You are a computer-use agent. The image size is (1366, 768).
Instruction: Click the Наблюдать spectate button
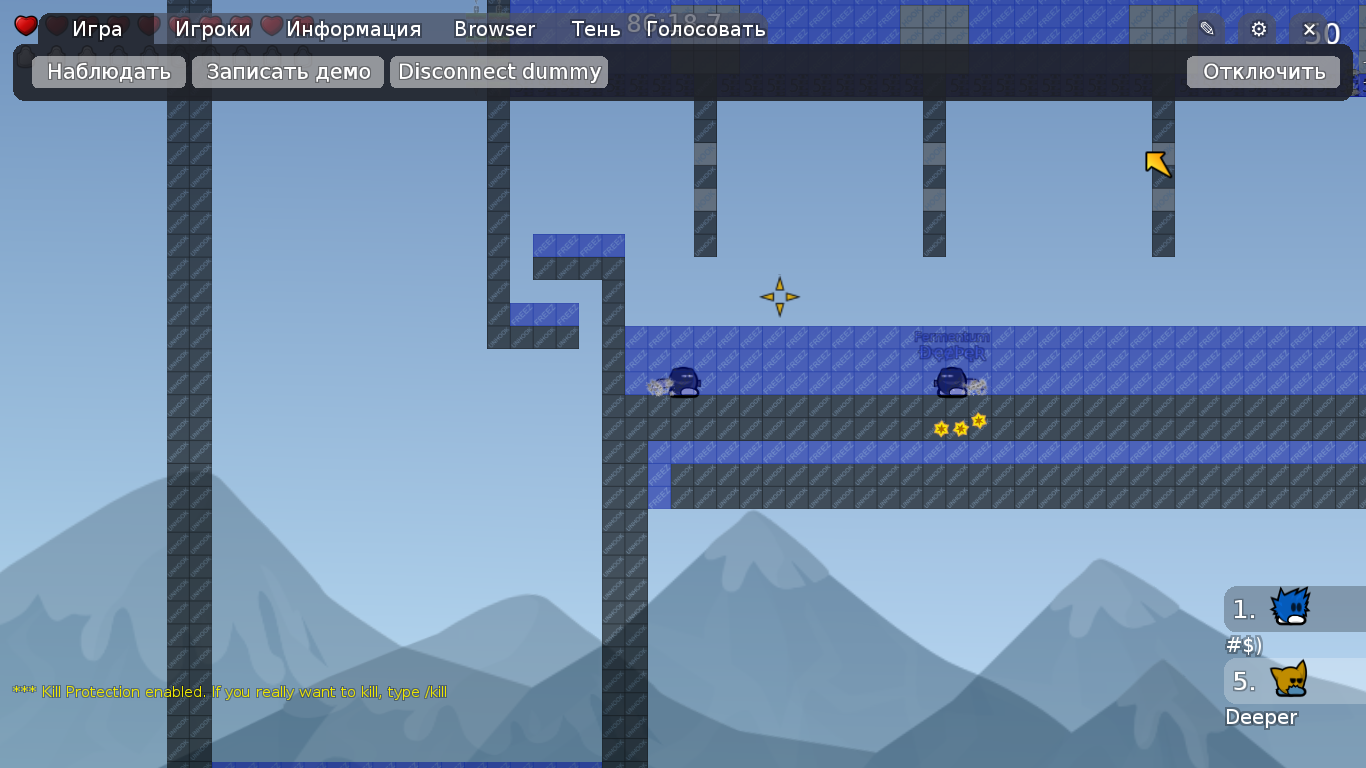click(x=109, y=72)
